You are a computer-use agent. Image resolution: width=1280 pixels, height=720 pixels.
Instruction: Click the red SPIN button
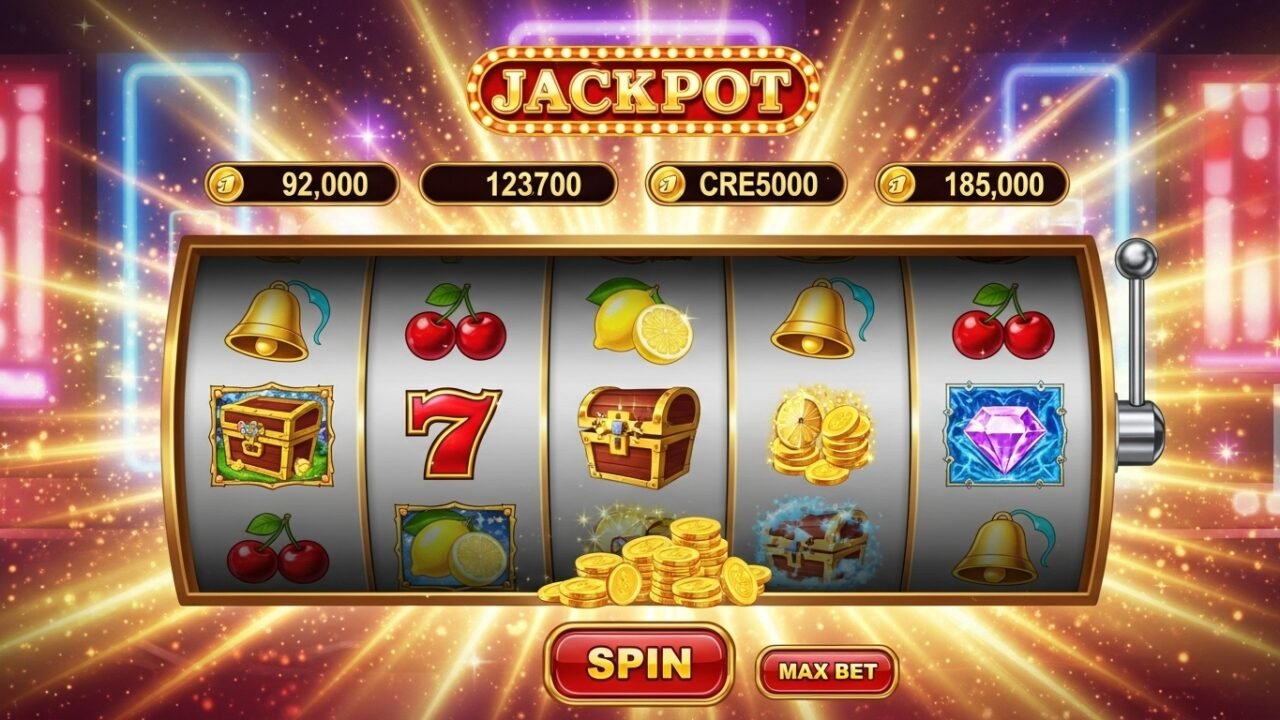click(x=639, y=663)
